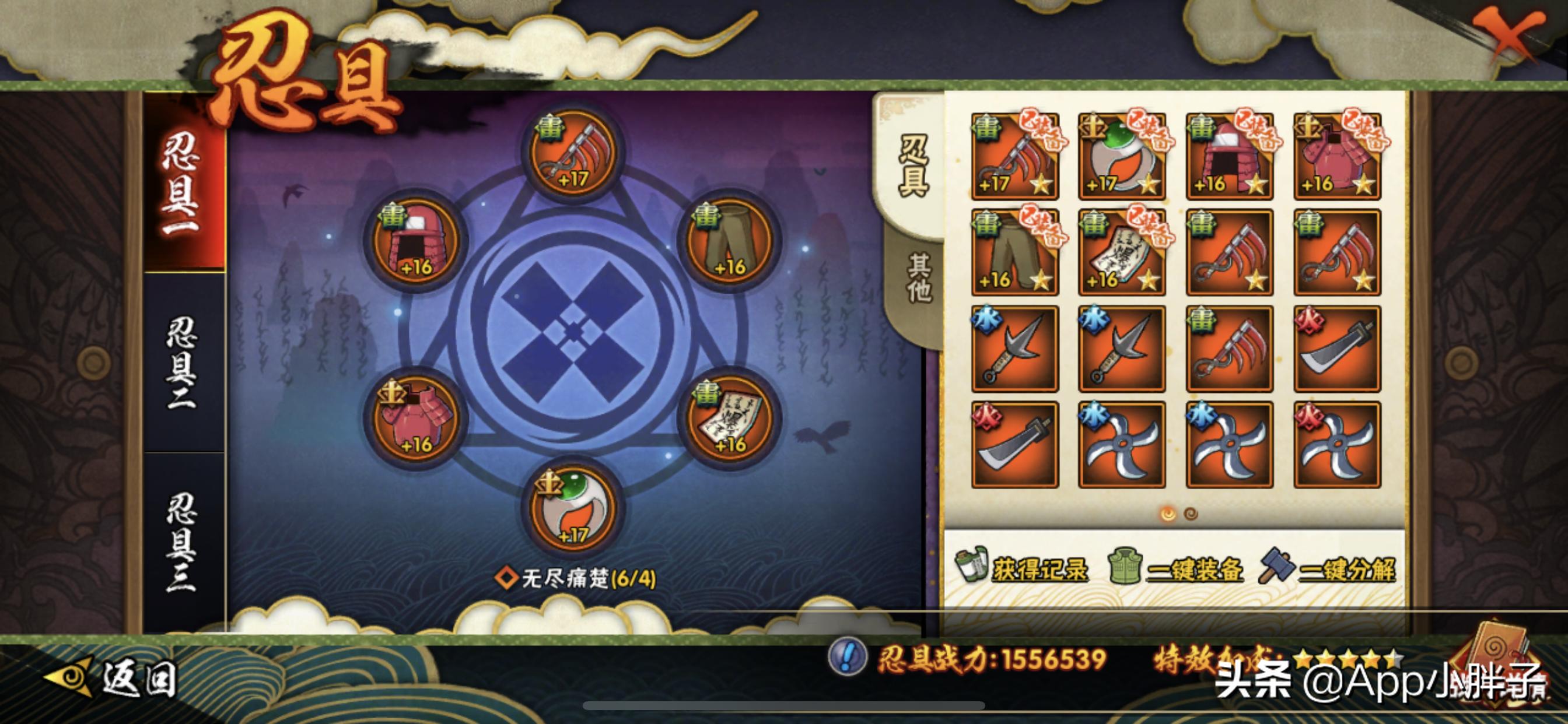Select the +17 green ring in inventory
The image size is (1568, 724).
1122,156
